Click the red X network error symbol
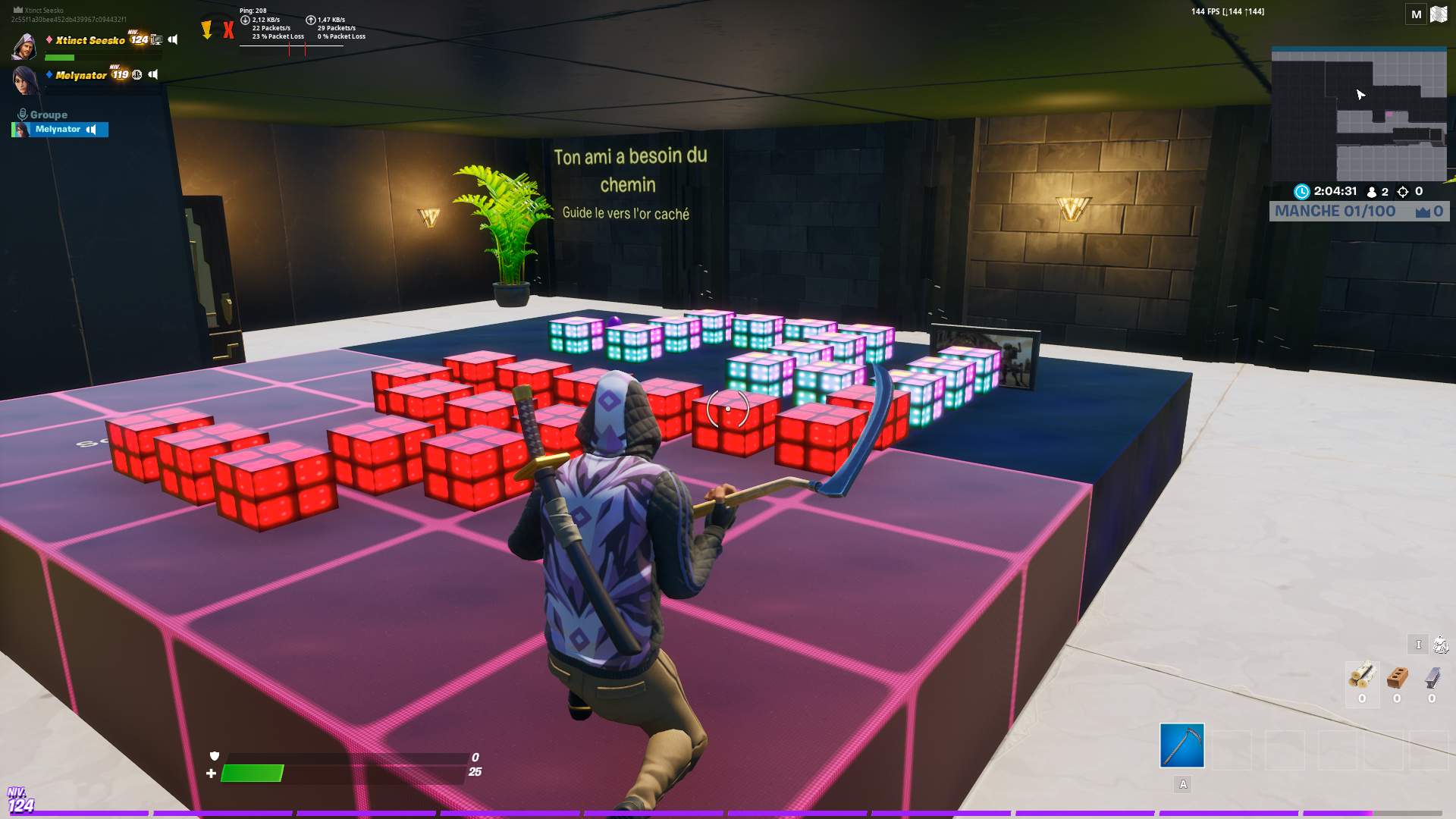Screen dimensions: 1456x819 point(228,30)
